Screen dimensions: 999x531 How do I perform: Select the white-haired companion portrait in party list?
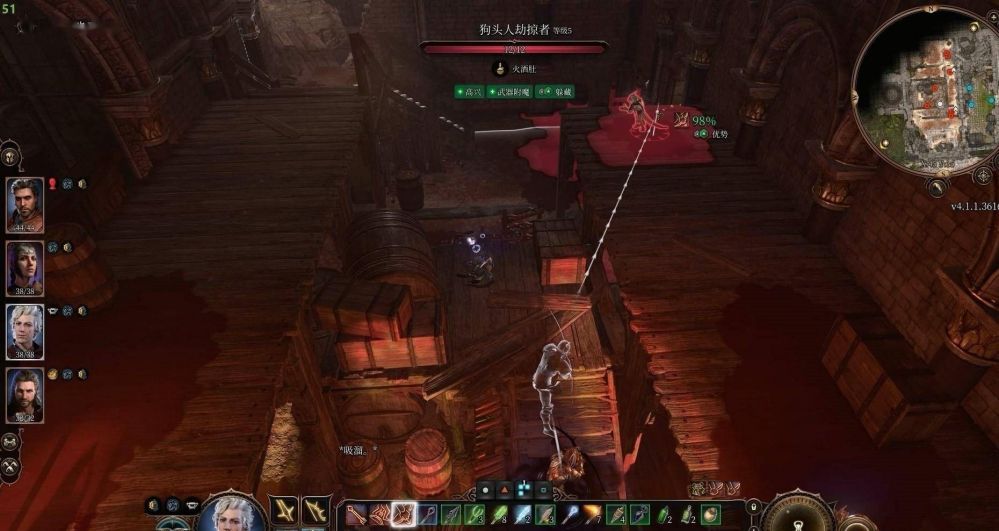25,331
